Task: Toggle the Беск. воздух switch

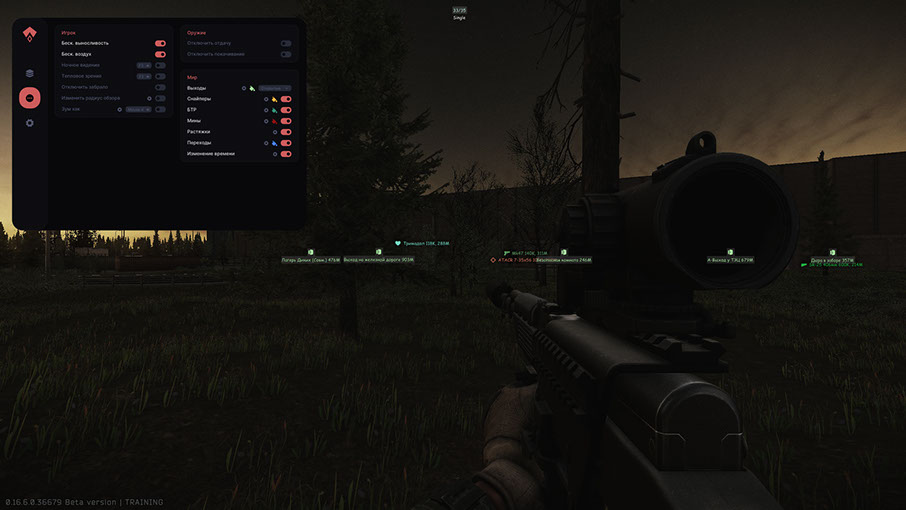Action: point(160,54)
